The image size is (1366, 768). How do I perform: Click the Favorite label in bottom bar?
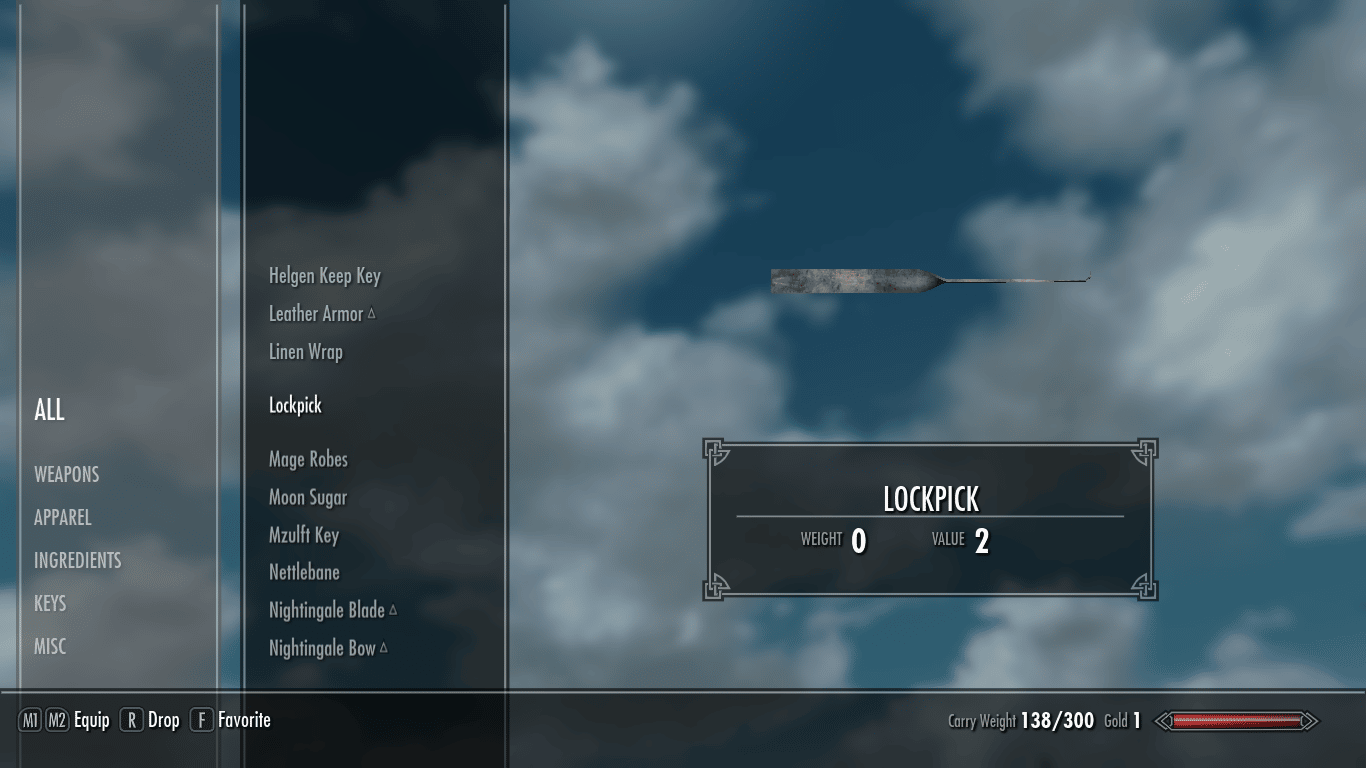(x=244, y=720)
